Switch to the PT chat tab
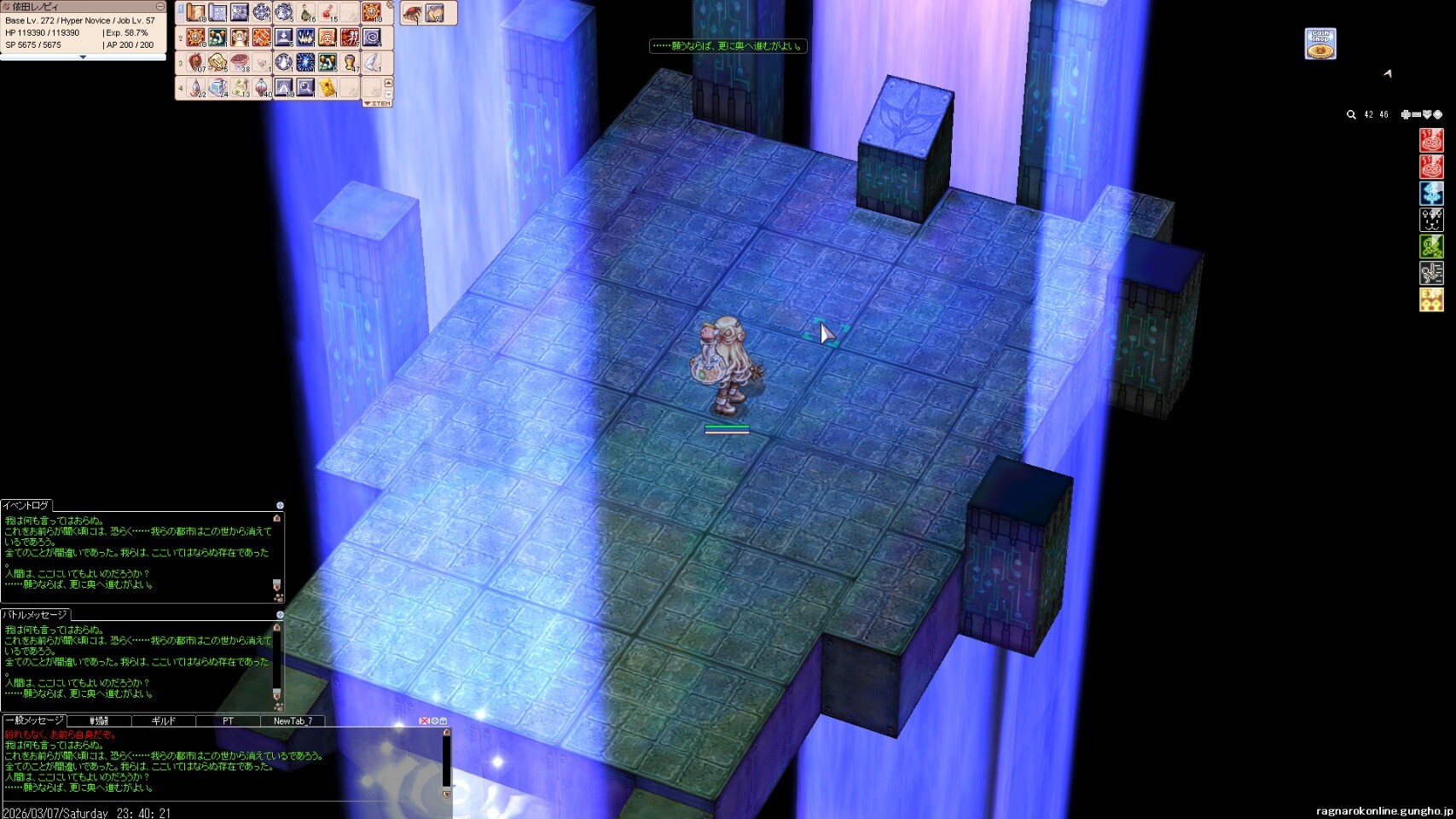 [x=228, y=721]
